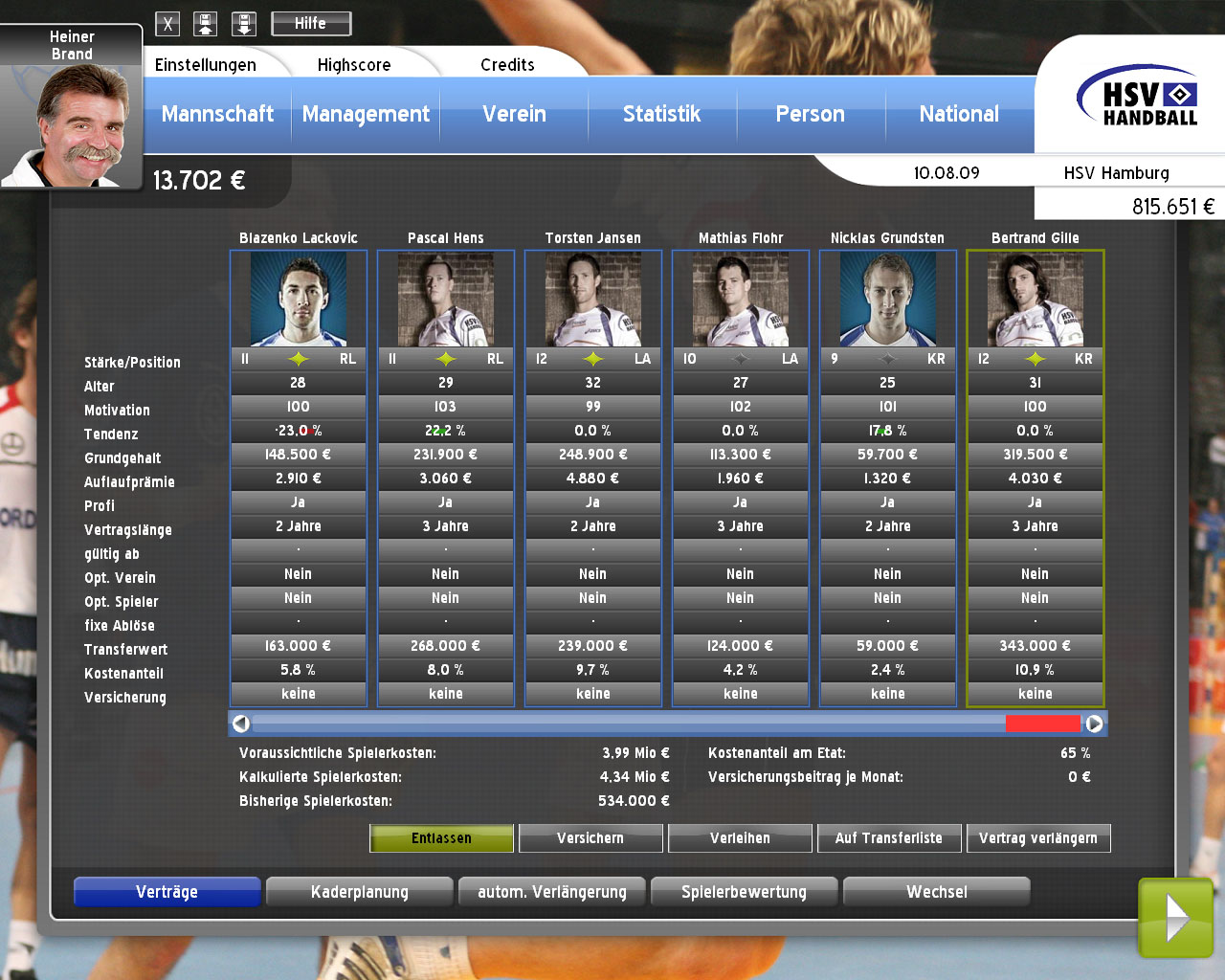This screenshot has width=1225, height=980.
Task: Dismiss player with the Entlassen button
Action: 441,838
